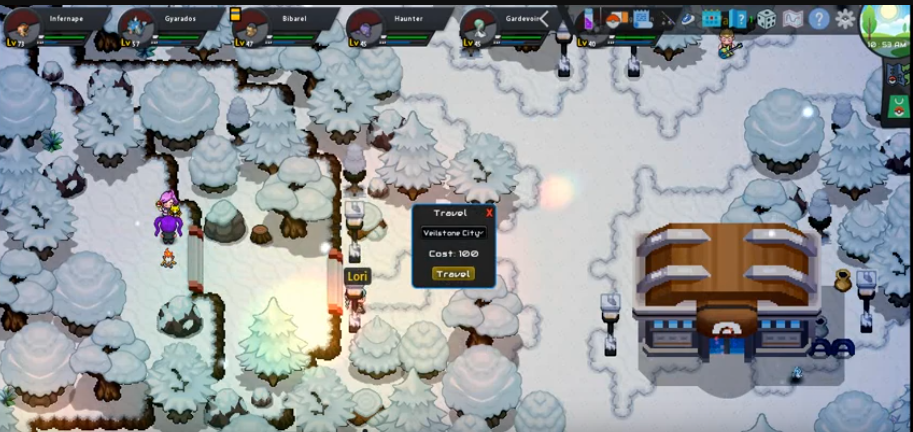Collapse the party bar with the arrow
This screenshot has height=432, width=913.
545,19
